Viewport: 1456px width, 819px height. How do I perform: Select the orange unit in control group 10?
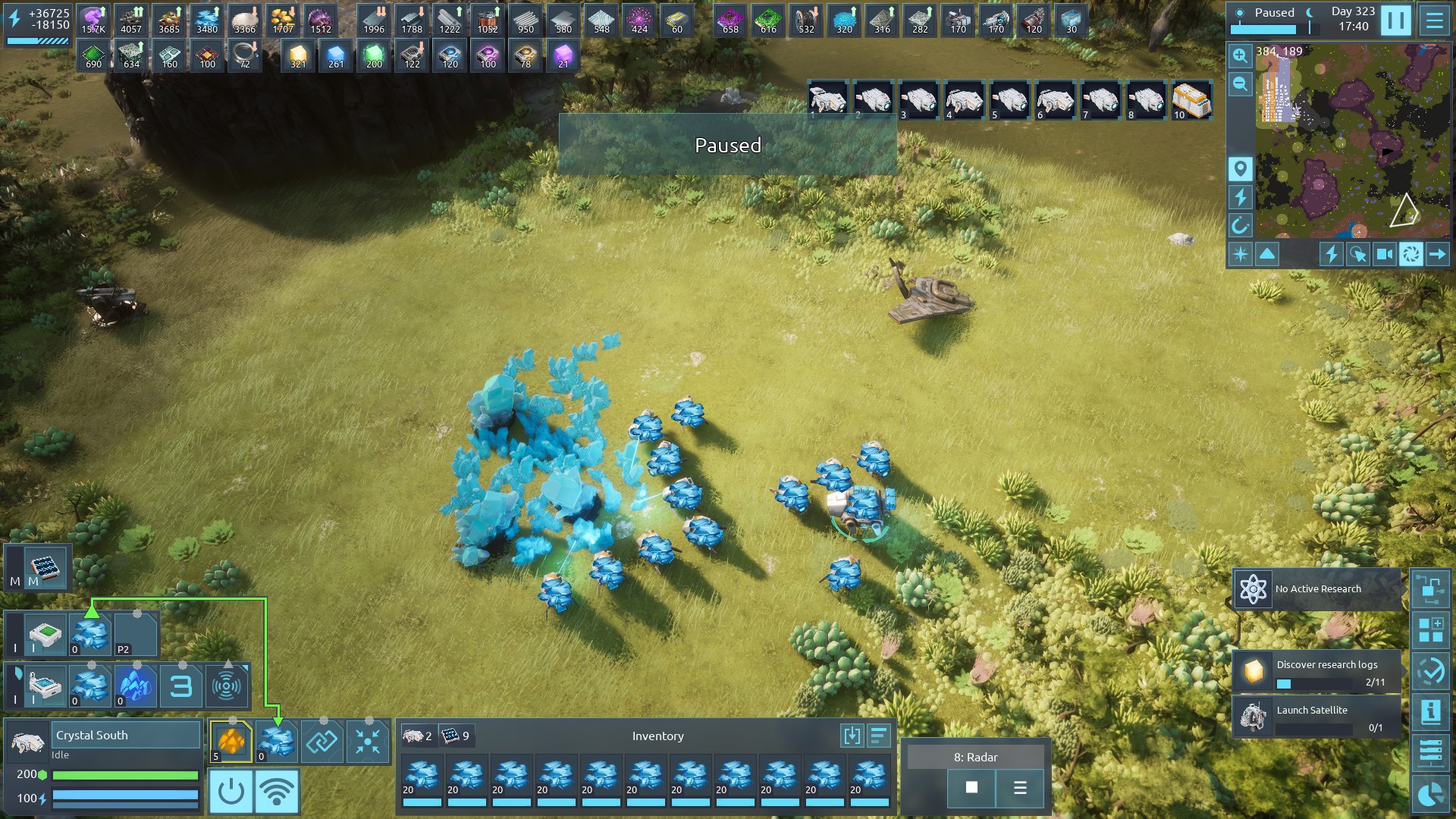coord(1191,100)
